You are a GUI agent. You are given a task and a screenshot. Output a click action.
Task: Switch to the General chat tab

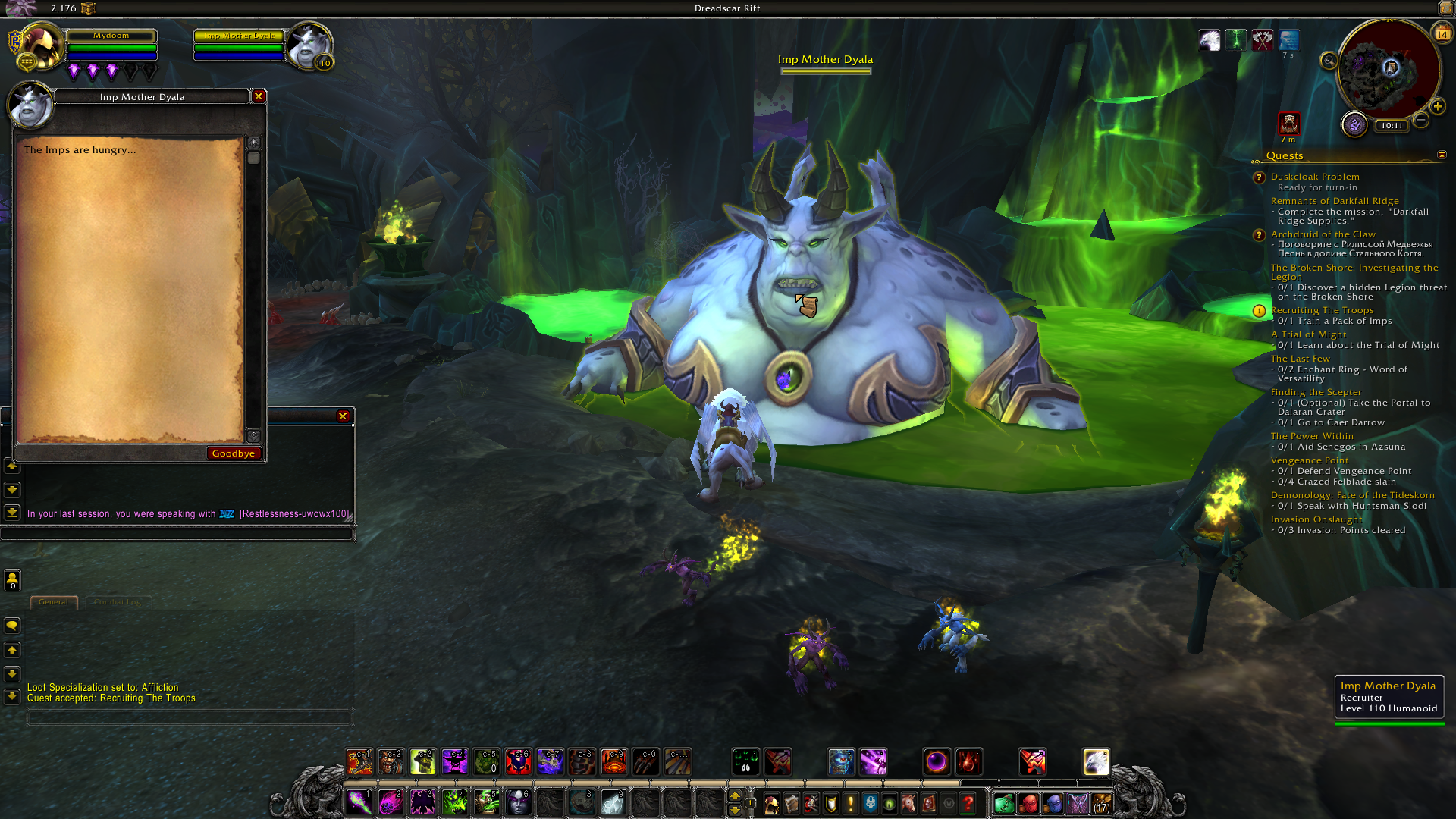53,602
